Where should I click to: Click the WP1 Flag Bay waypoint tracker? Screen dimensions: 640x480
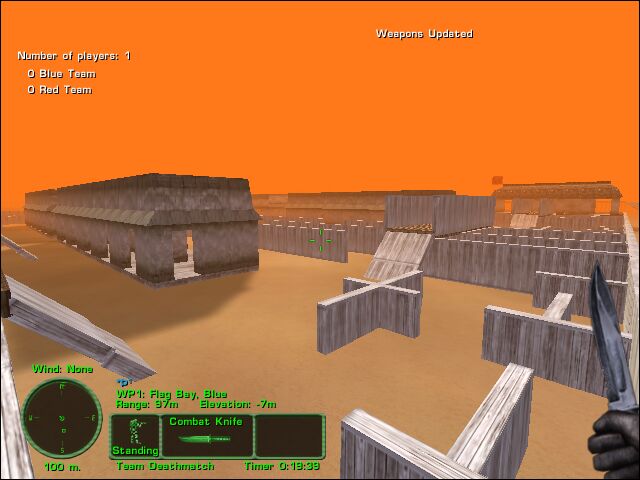[x=172, y=393]
